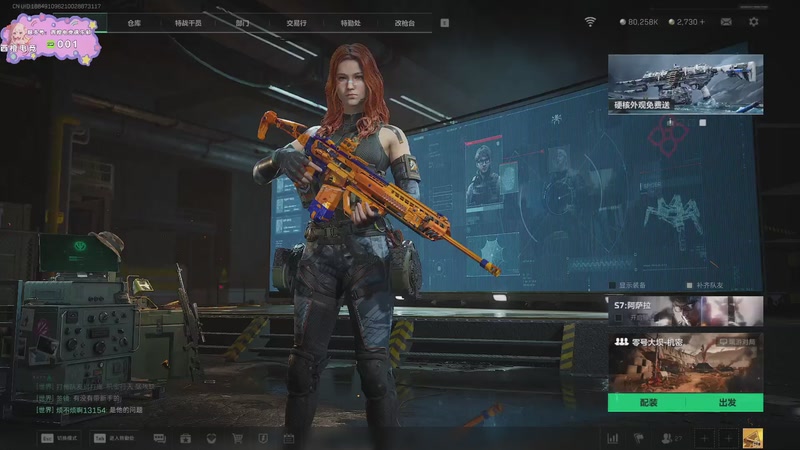Toggle the 补齐队友 fill teammates checkbox
The width and height of the screenshot is (800, 450).
pyautogui.click(x=687, y=284)
